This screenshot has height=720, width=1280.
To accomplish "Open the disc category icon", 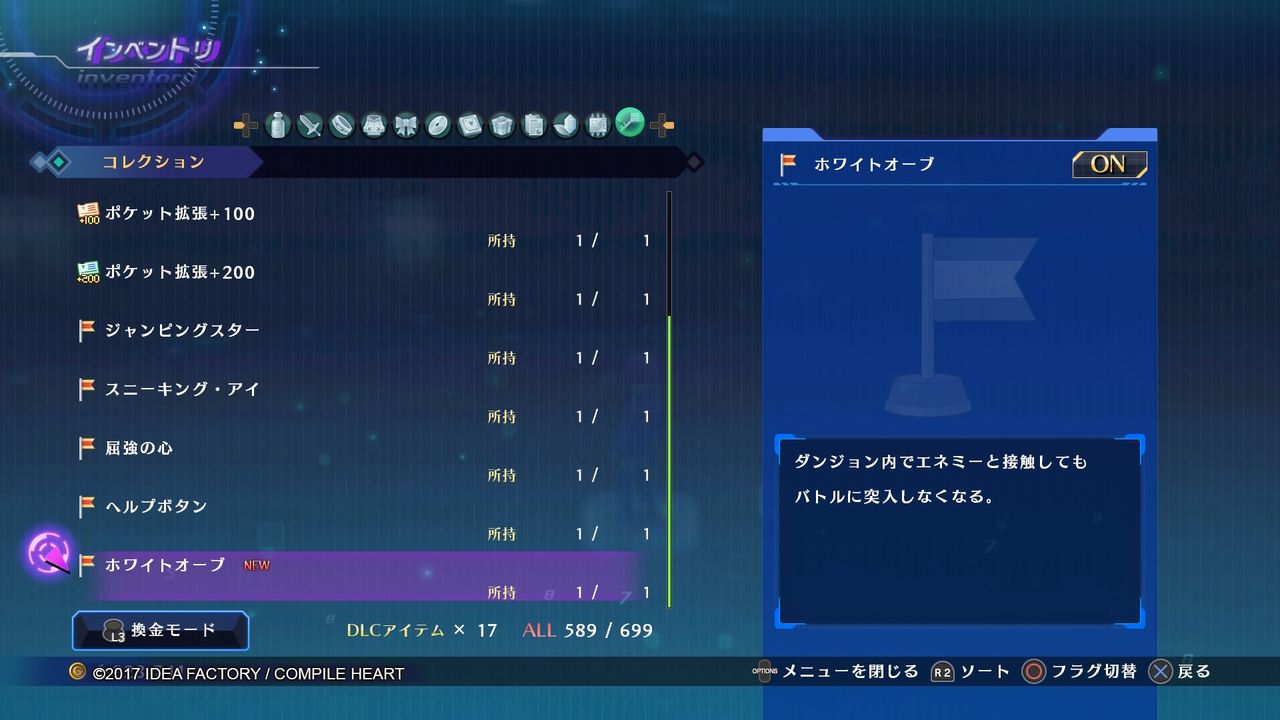I will [x=435, y=125].
